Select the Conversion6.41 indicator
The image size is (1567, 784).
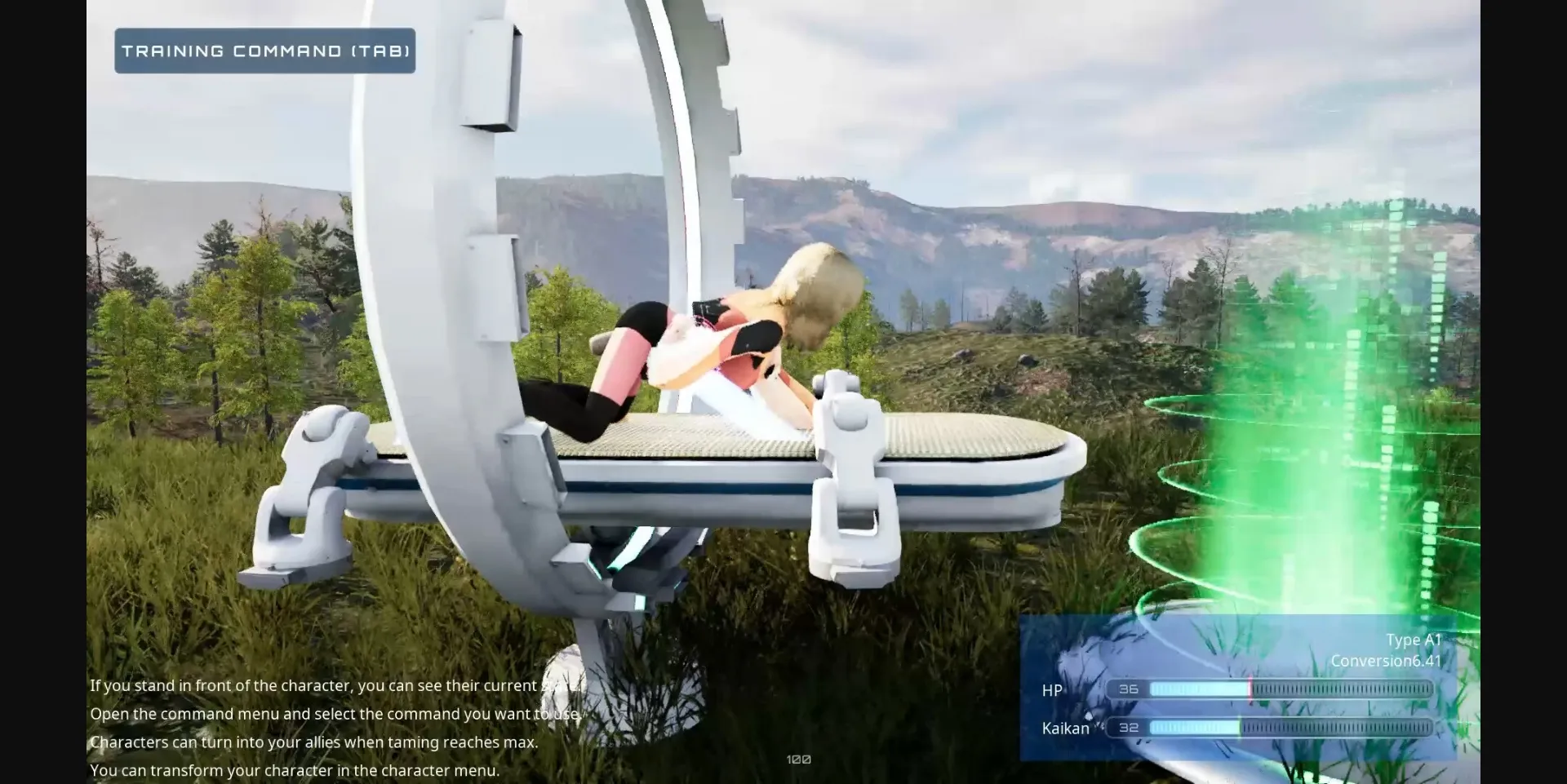pyautogui.click(x=1386, y=661)
